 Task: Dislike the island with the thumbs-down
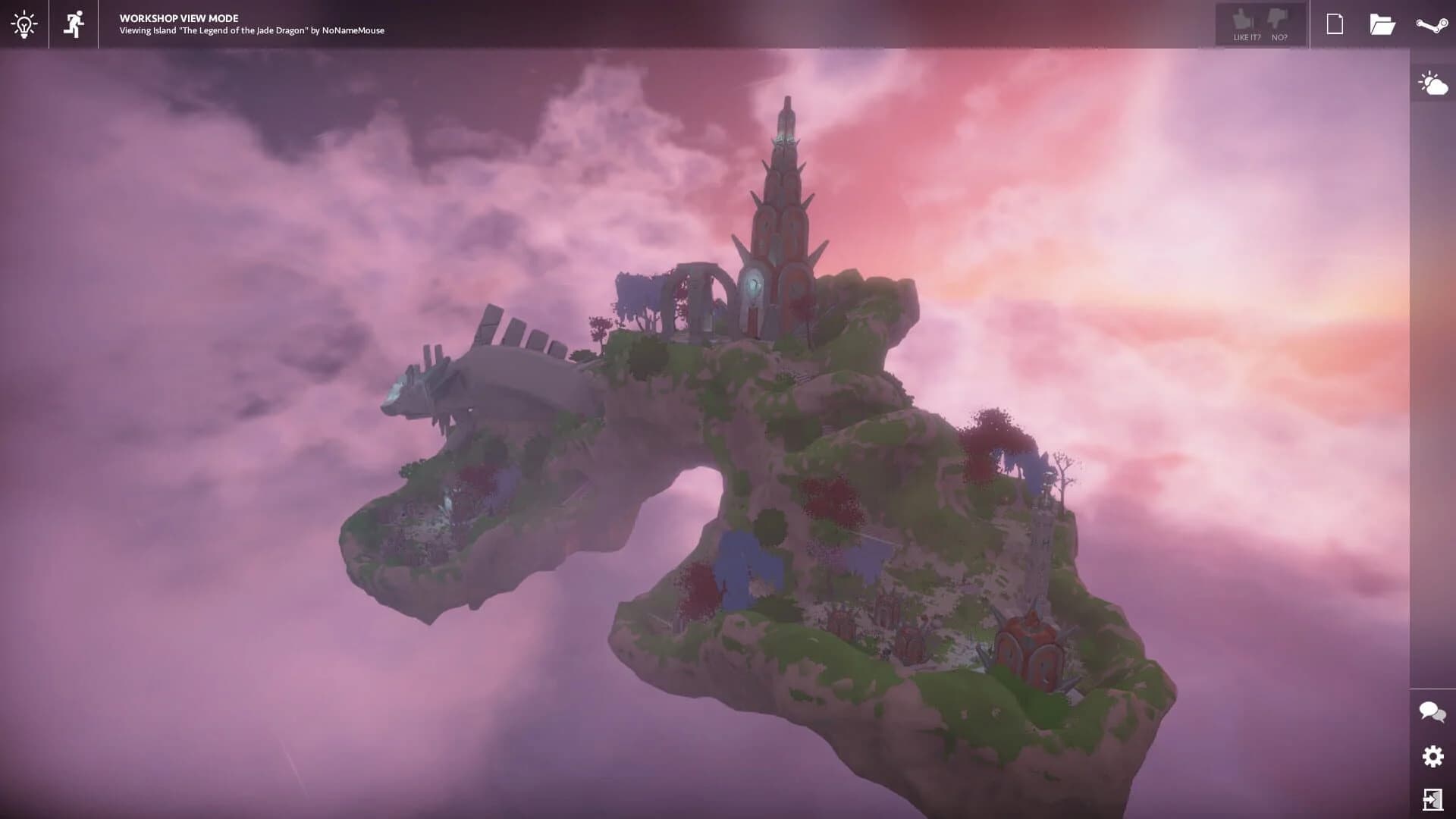[1279, 19]
